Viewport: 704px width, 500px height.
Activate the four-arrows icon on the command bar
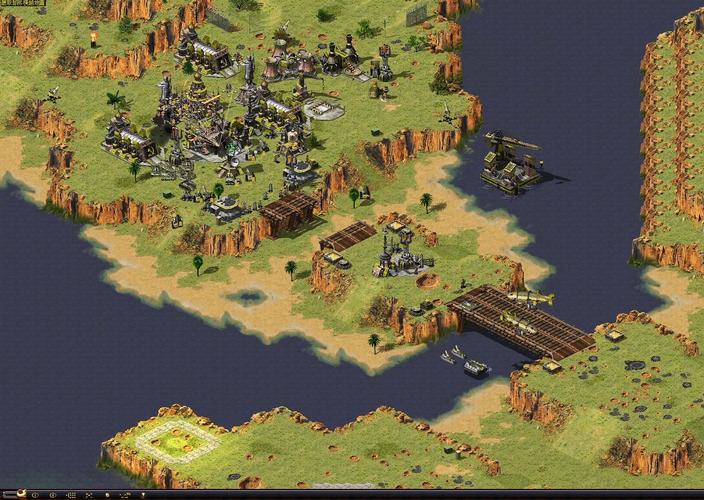pos(88,495)
